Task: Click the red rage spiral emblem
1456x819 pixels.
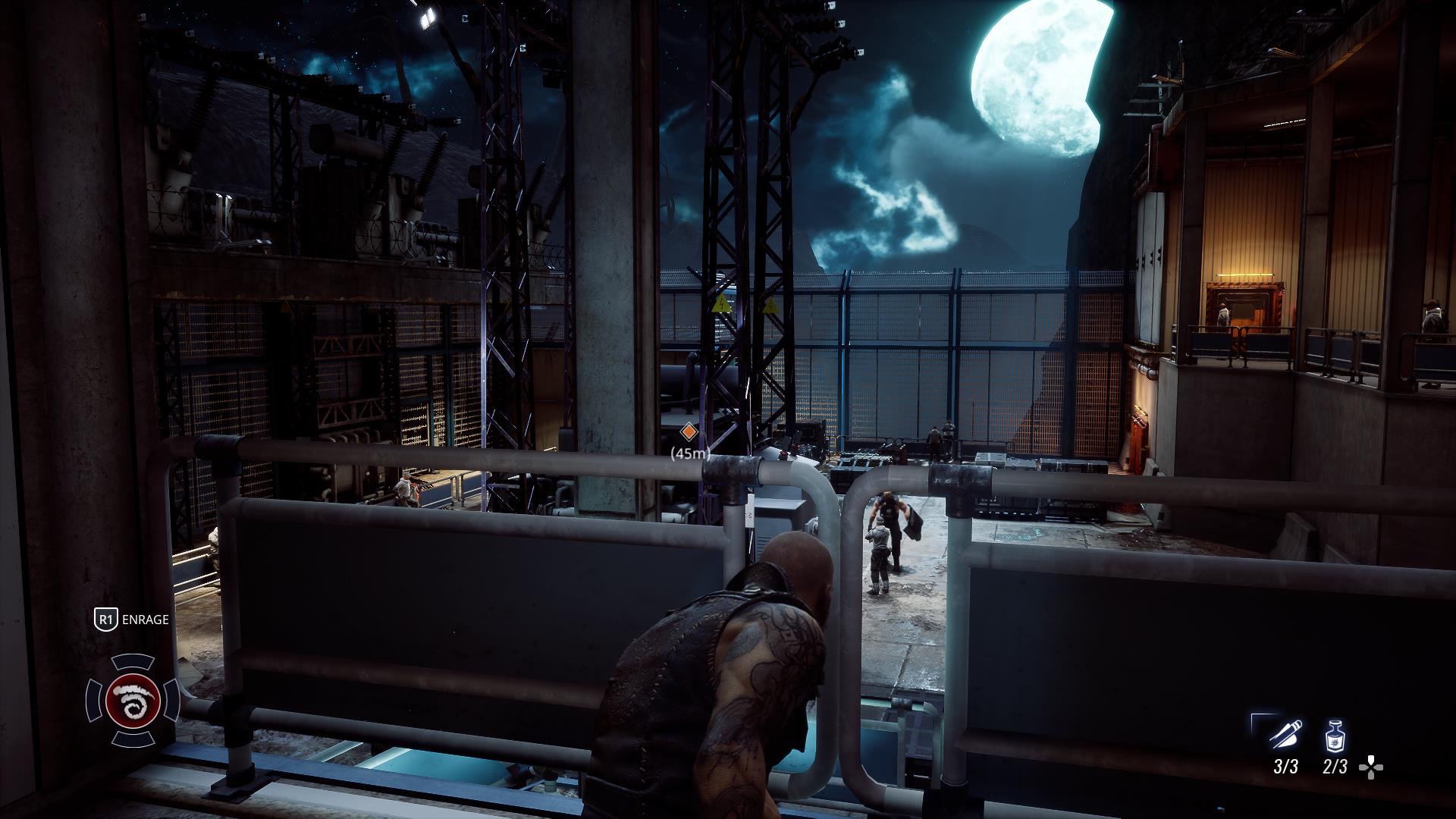Action: pos(133,699)
